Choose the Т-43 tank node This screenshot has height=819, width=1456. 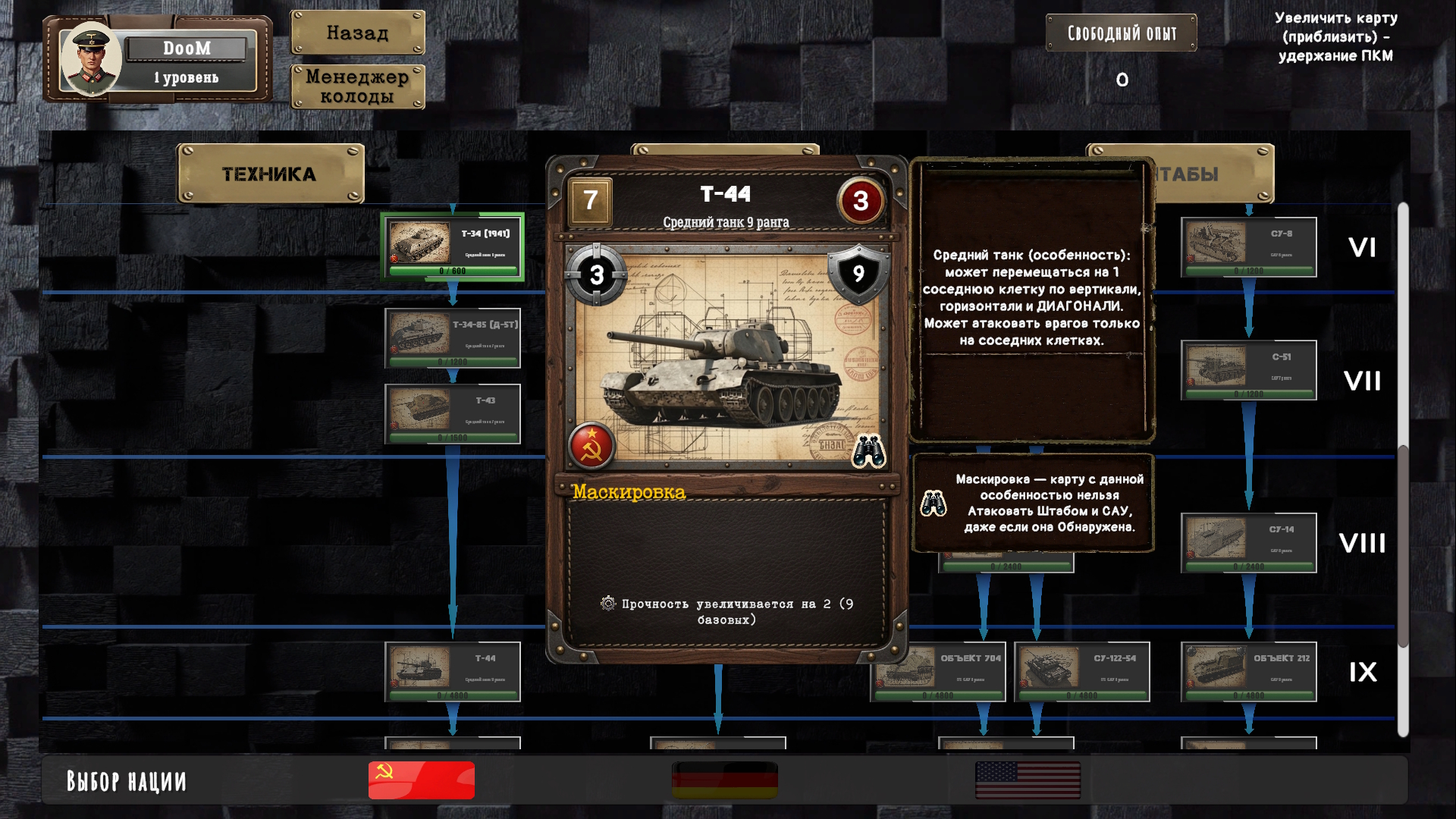point(453,414)
